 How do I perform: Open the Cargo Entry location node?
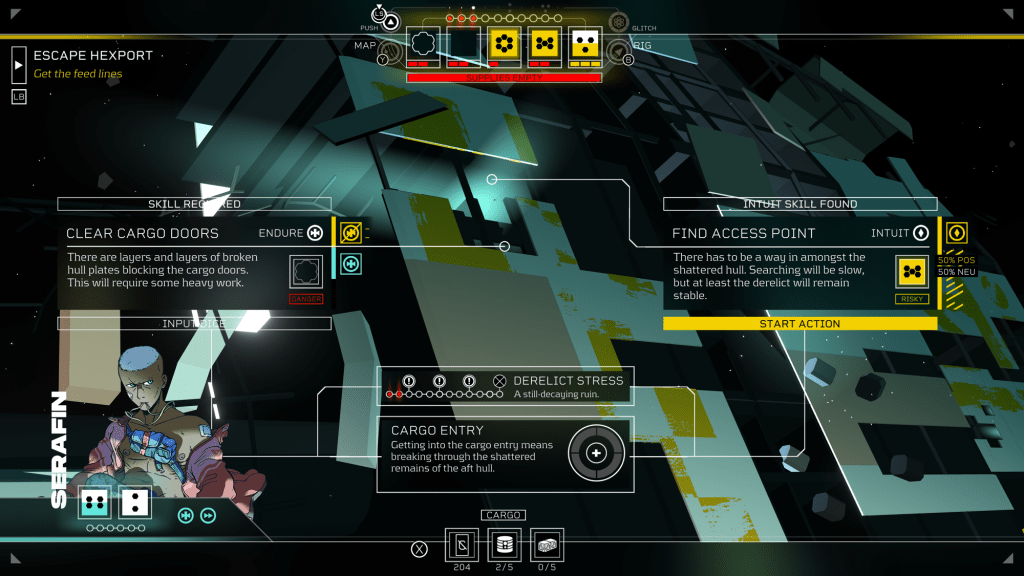(597, 453)
